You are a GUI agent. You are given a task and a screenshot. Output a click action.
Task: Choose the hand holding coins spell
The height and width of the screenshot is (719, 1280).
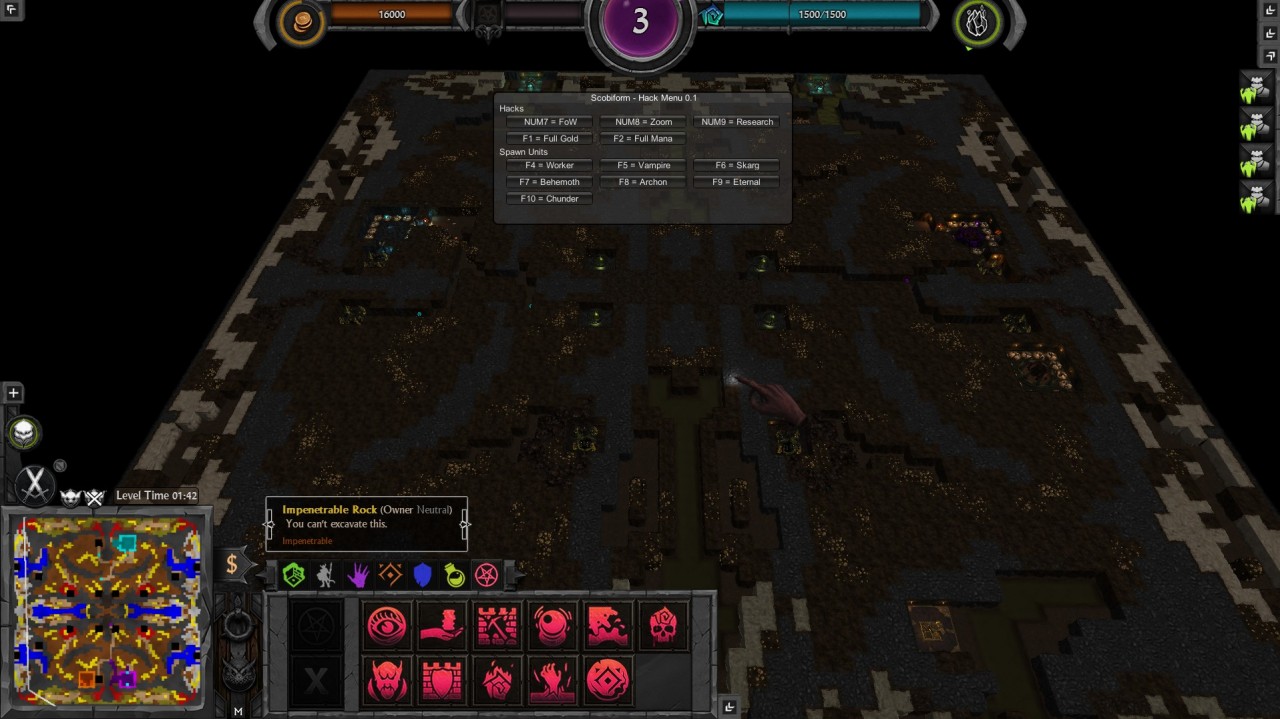pos(442,626)
